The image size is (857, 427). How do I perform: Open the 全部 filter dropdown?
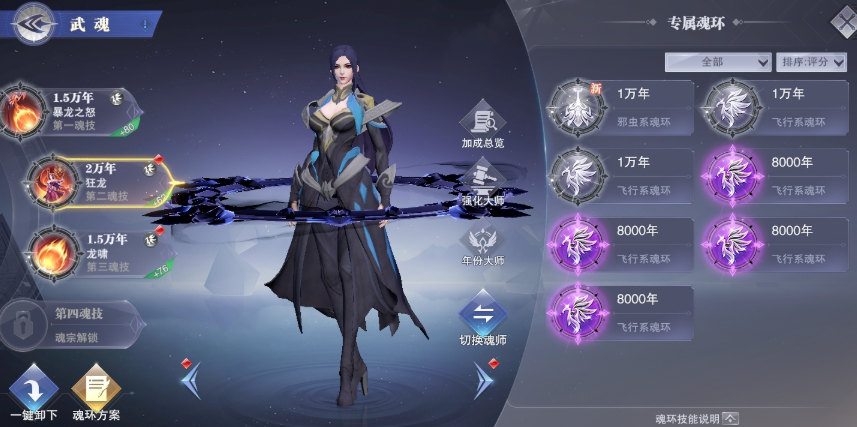[x=717, y=62]
